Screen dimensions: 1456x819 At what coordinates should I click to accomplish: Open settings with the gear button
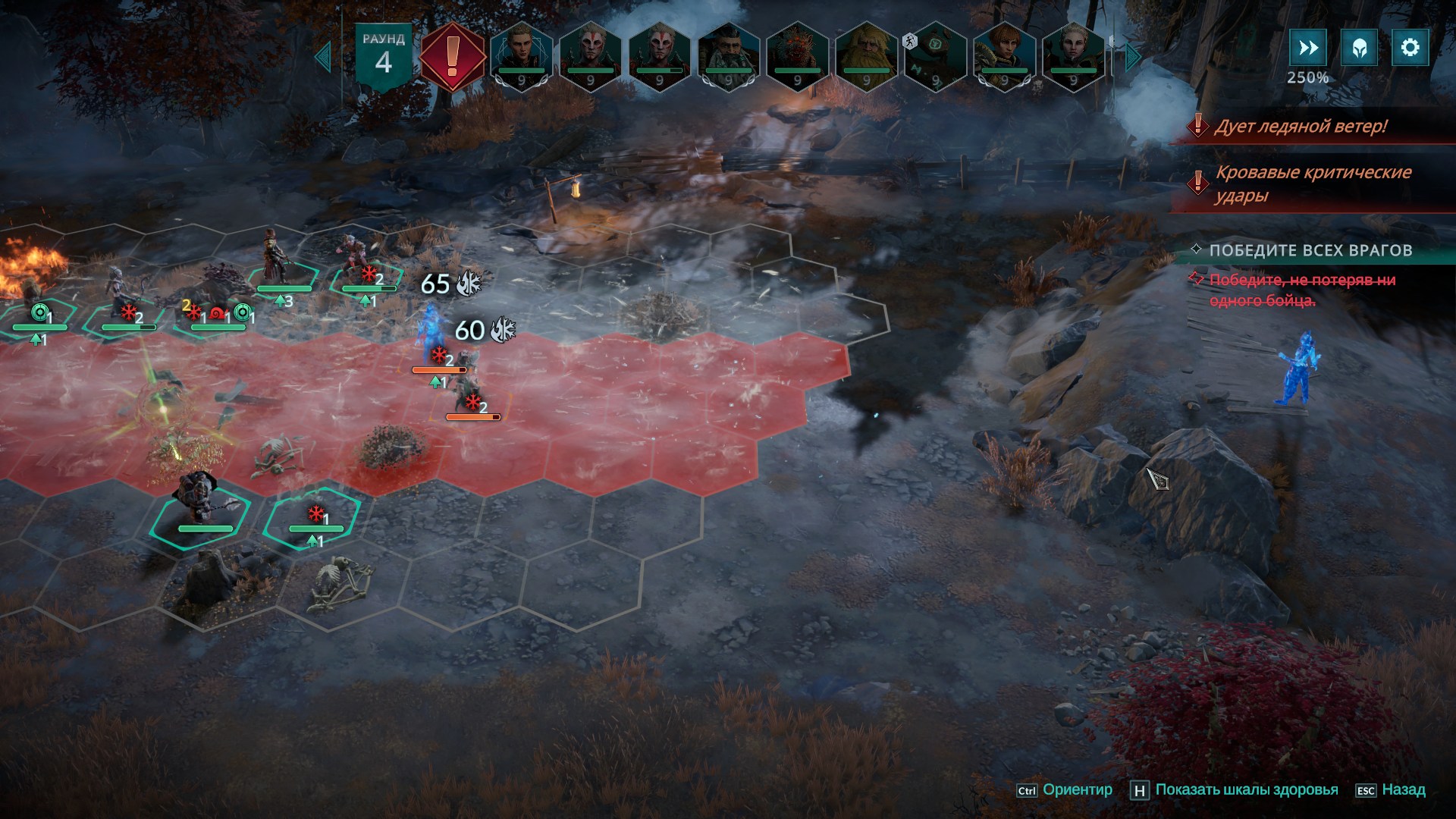coord(1410,48)
